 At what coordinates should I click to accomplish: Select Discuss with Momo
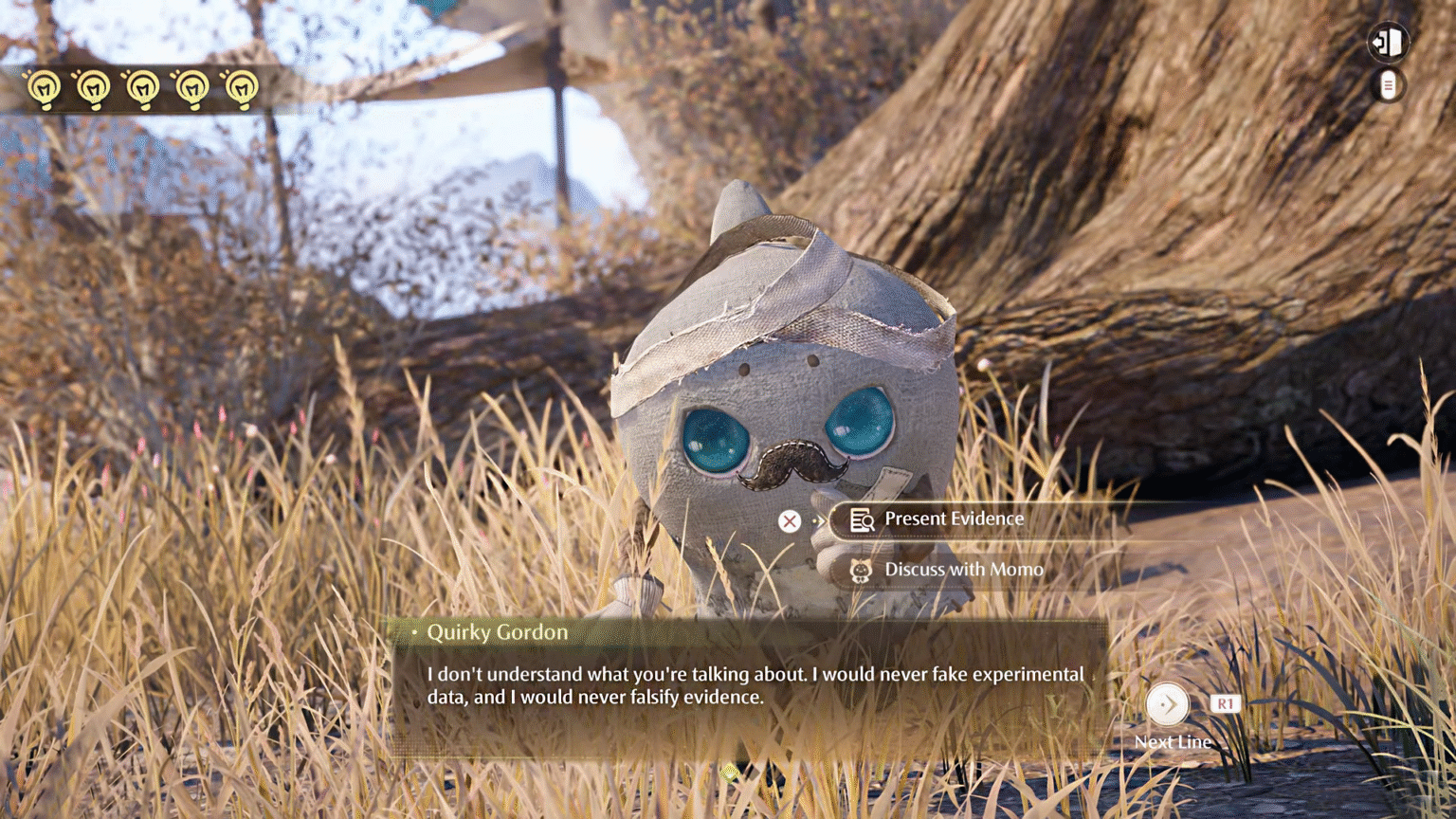click(x=962, y=570)
